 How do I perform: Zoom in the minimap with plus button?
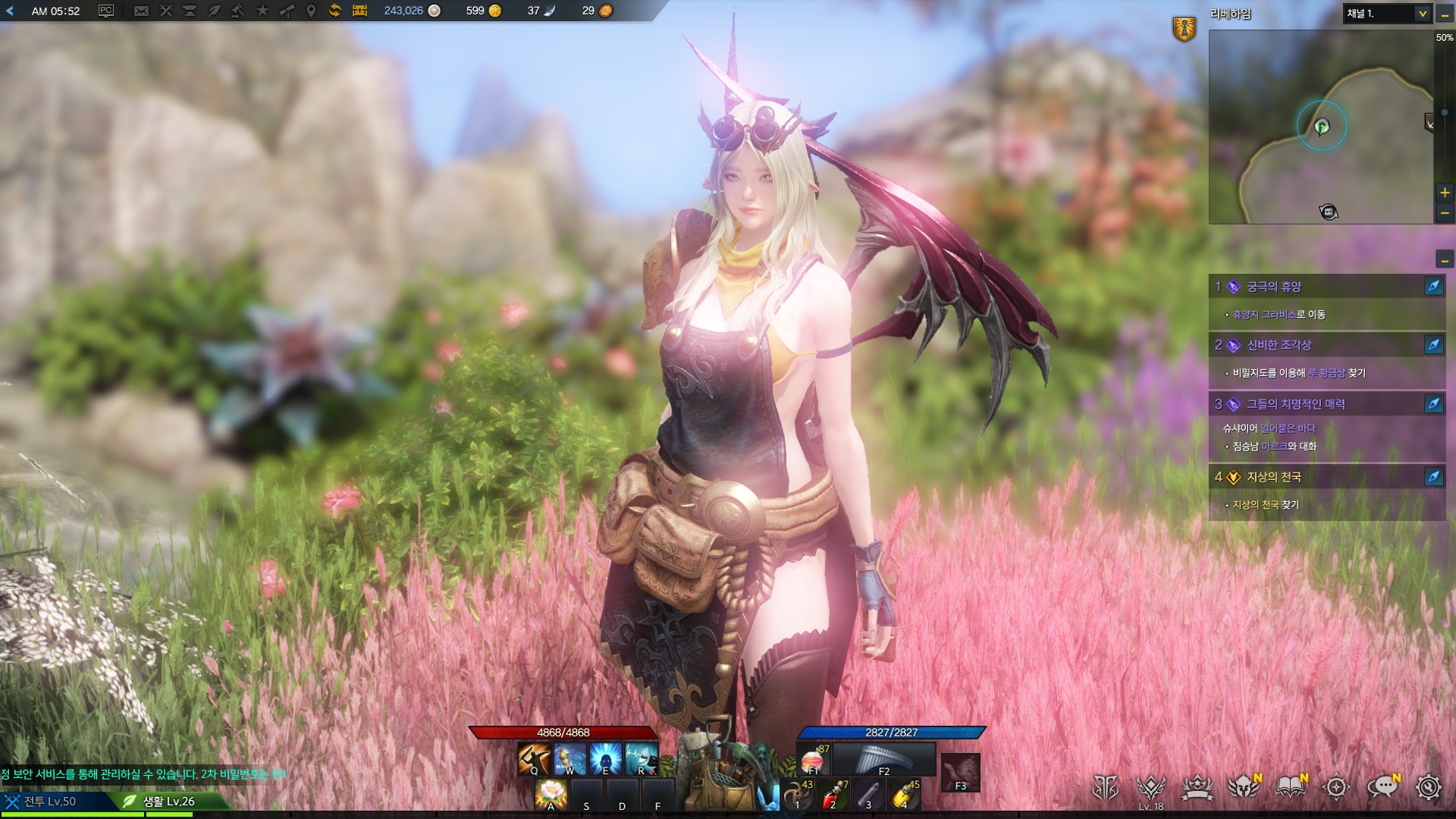tap(1445, 193)
